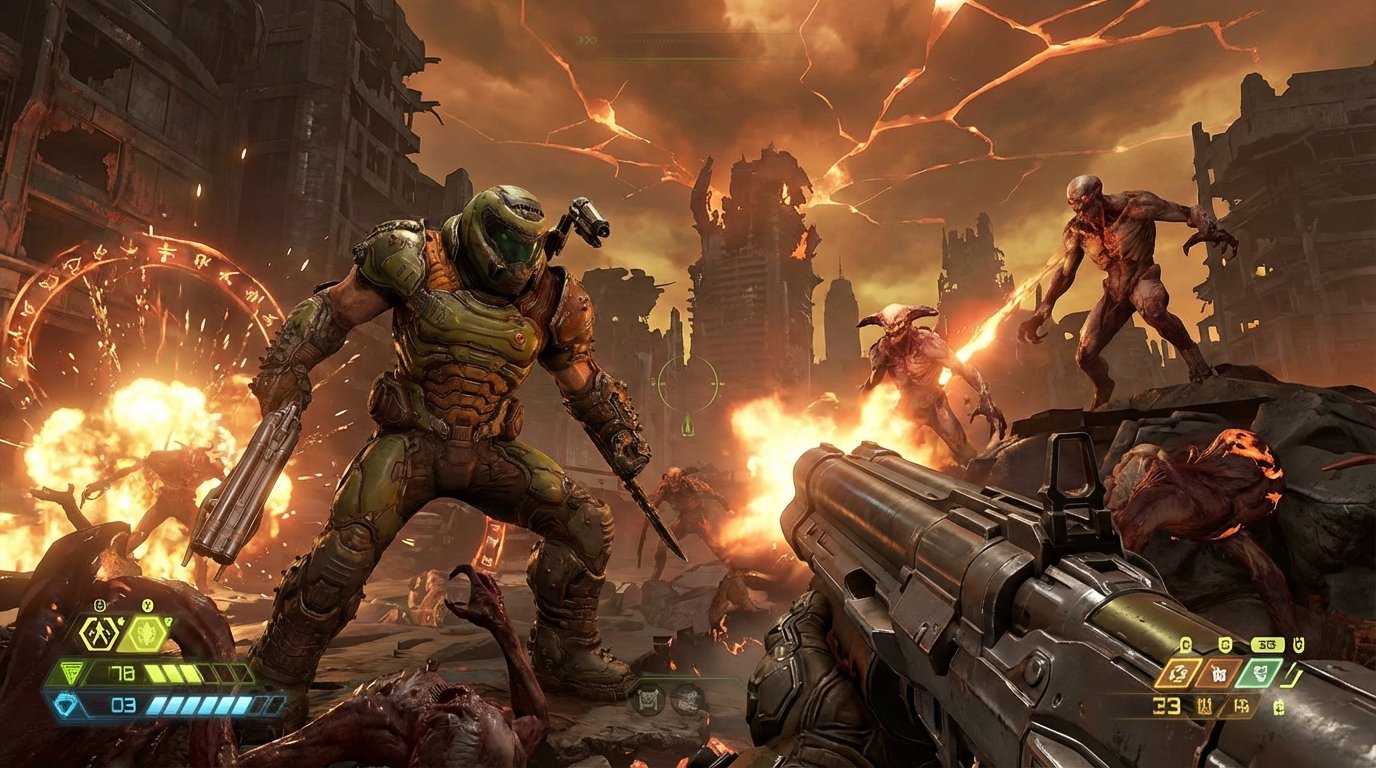Click the yellow health bar segments

[x=172, y=672]
